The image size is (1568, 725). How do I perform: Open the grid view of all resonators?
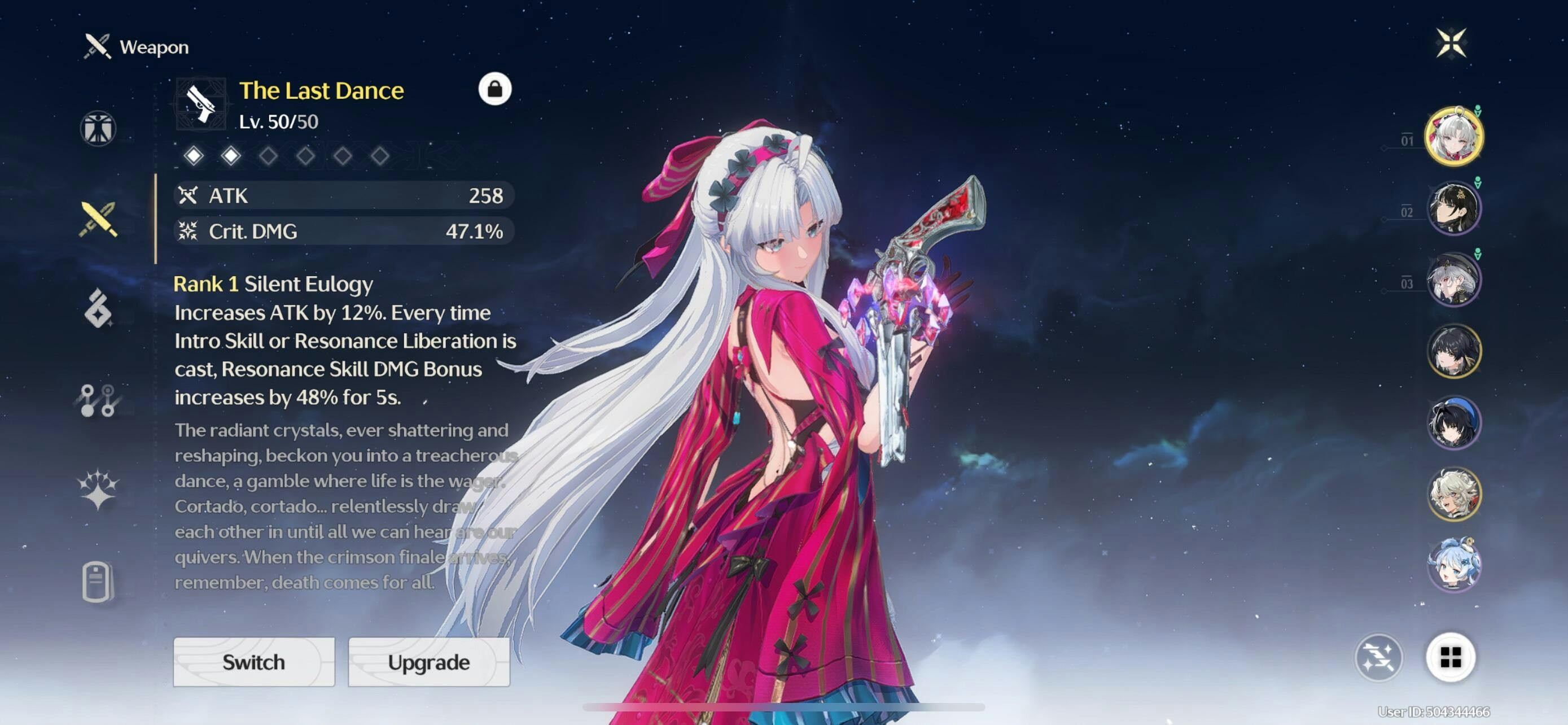(1450, 657)
